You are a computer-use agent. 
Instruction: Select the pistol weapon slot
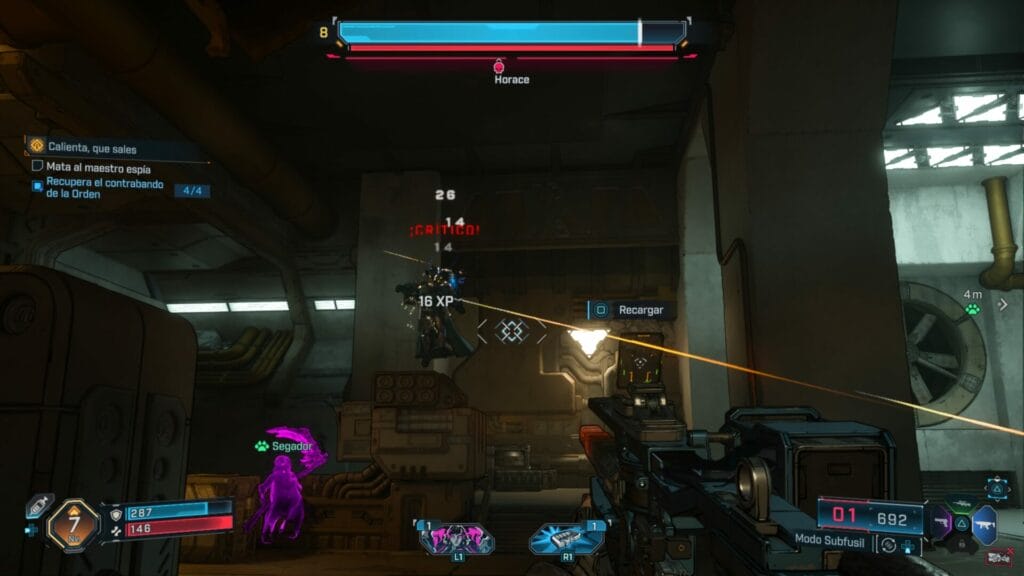click(x=942, y=522)
